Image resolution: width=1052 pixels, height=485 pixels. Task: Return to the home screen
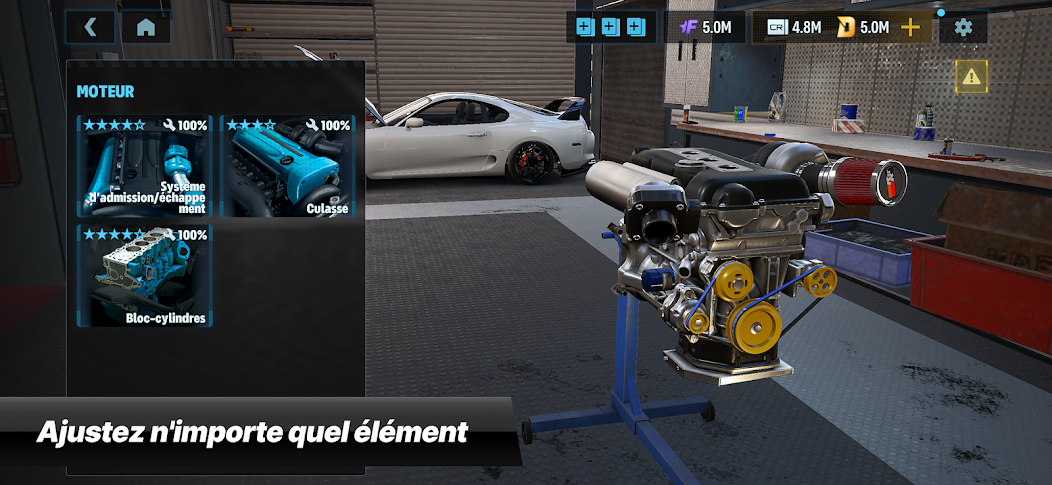point(146,27)
